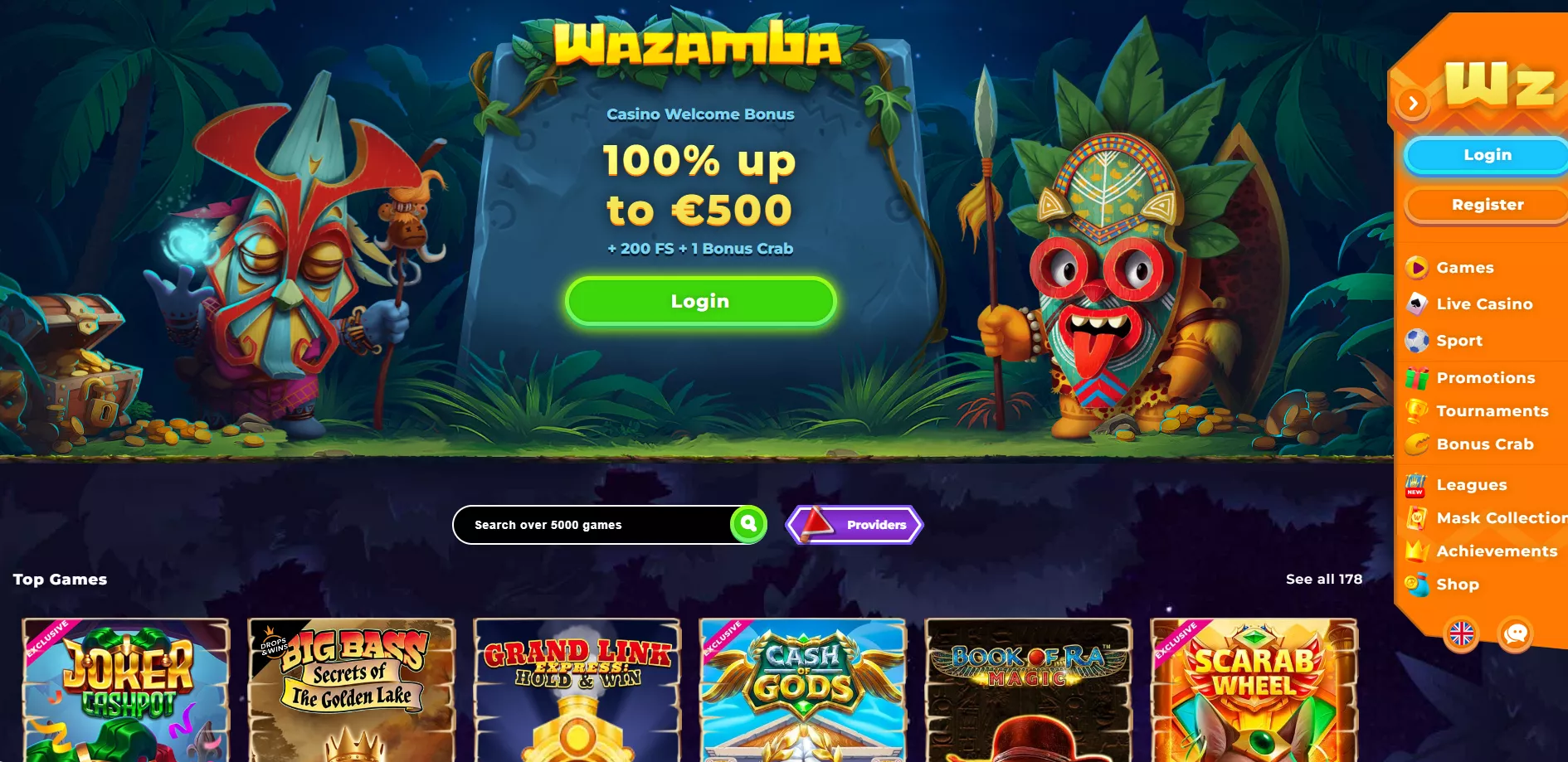Select the Leagues item marked NEW
The width and height of the screenshot is (1568, 762).
(1416, 484)
